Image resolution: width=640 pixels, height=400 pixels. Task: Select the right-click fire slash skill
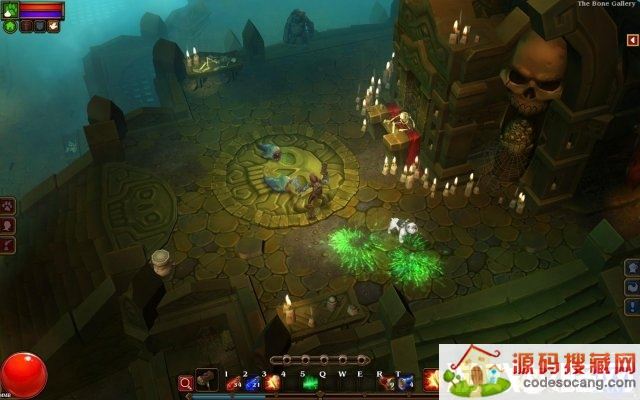point(431,380)
